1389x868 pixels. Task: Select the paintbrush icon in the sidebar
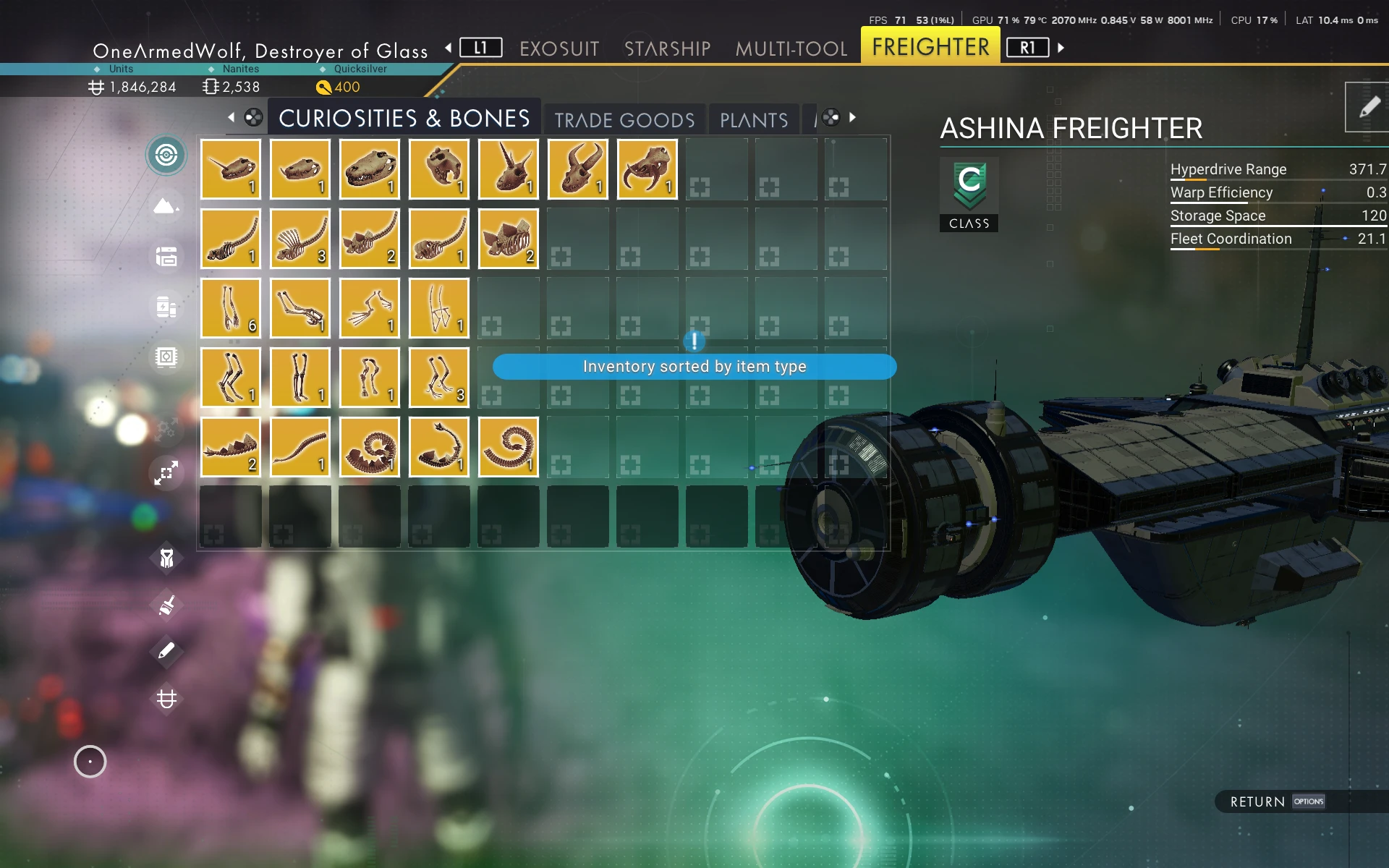[166, 605]
